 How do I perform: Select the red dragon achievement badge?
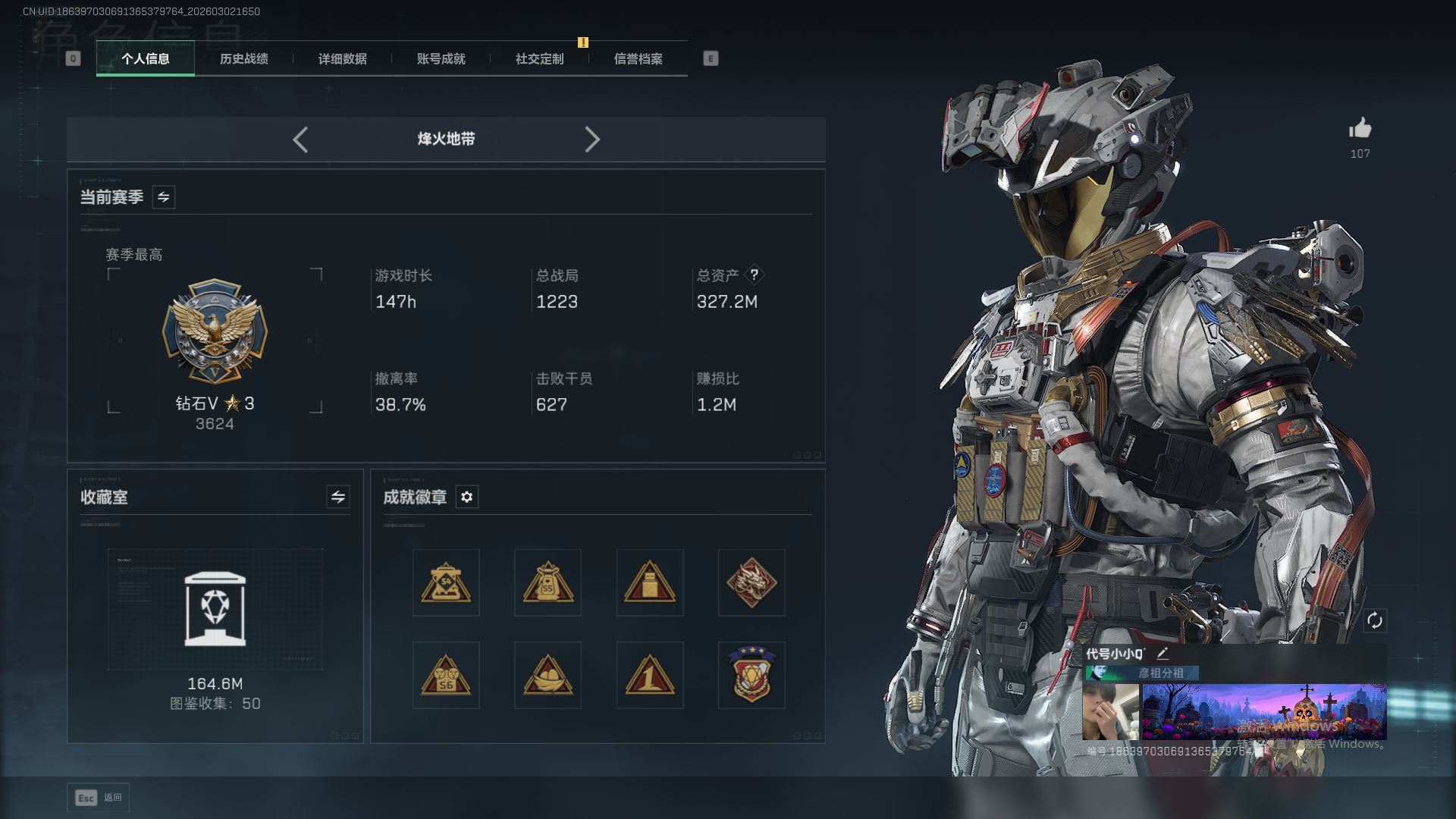click(751, 582)
